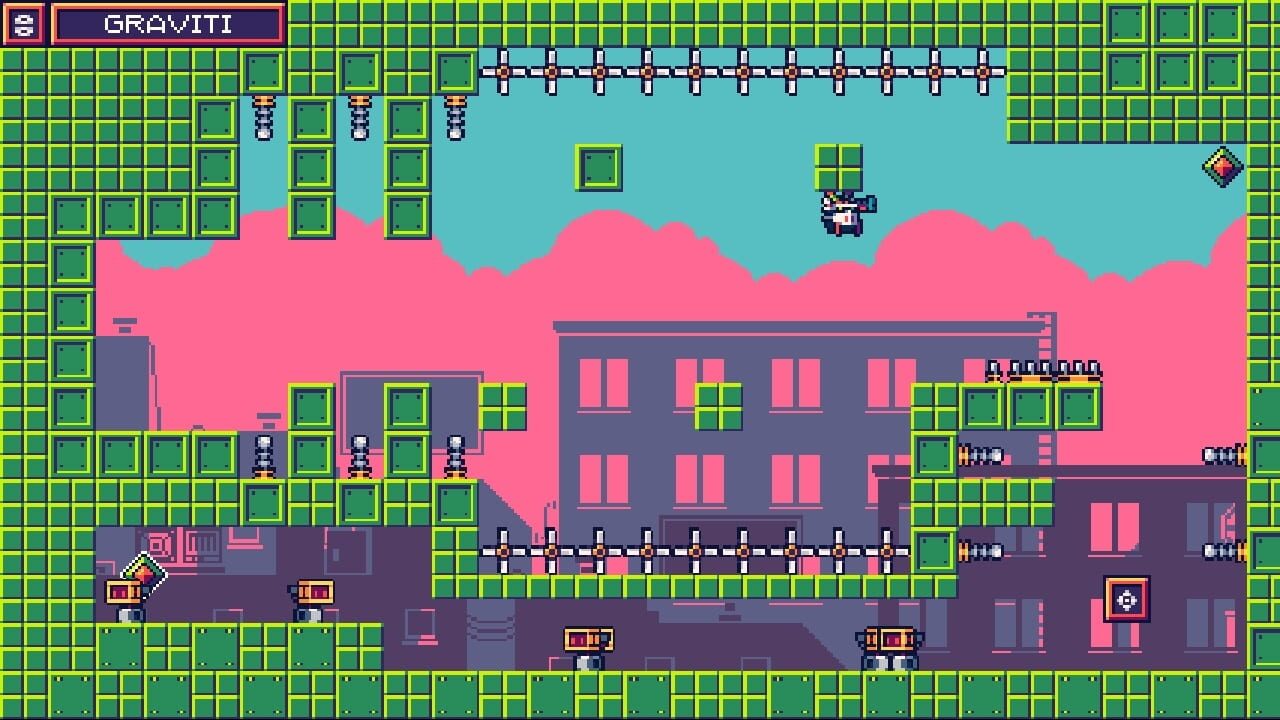Open the pause menu icon beside GRAVITI
The image size is (1280, 720).
click(21, 22)
